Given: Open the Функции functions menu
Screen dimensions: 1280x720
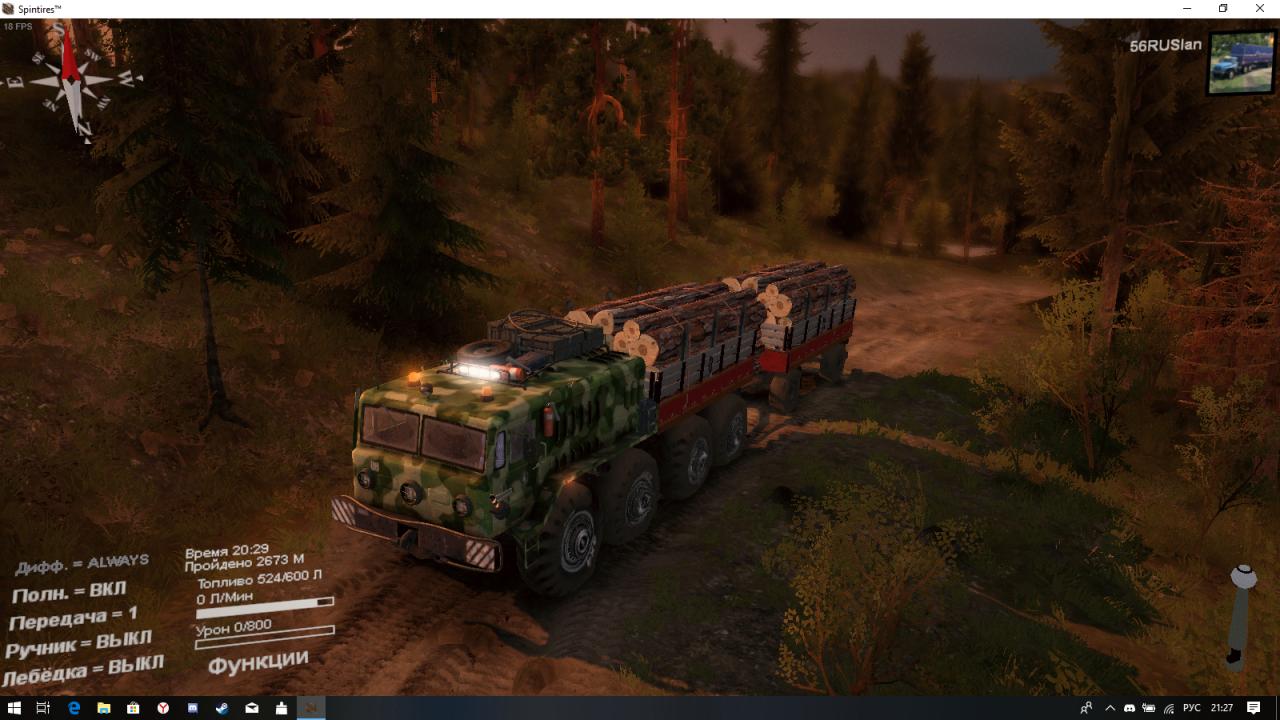Looking at the screenshot, I should pyautogui.click(x=258, y=661).
